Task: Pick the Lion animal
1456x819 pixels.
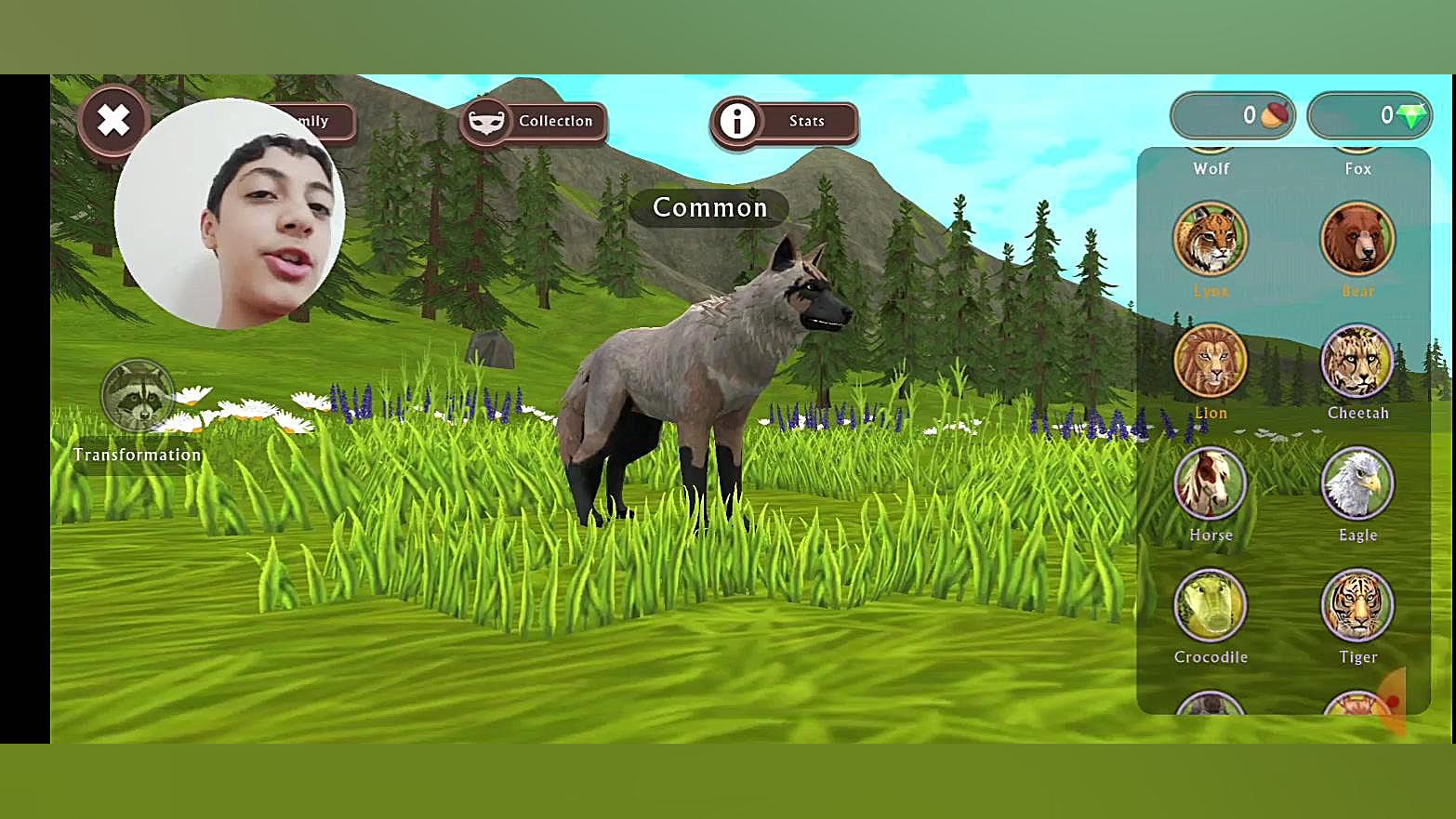Action: tap(1210, 362)
